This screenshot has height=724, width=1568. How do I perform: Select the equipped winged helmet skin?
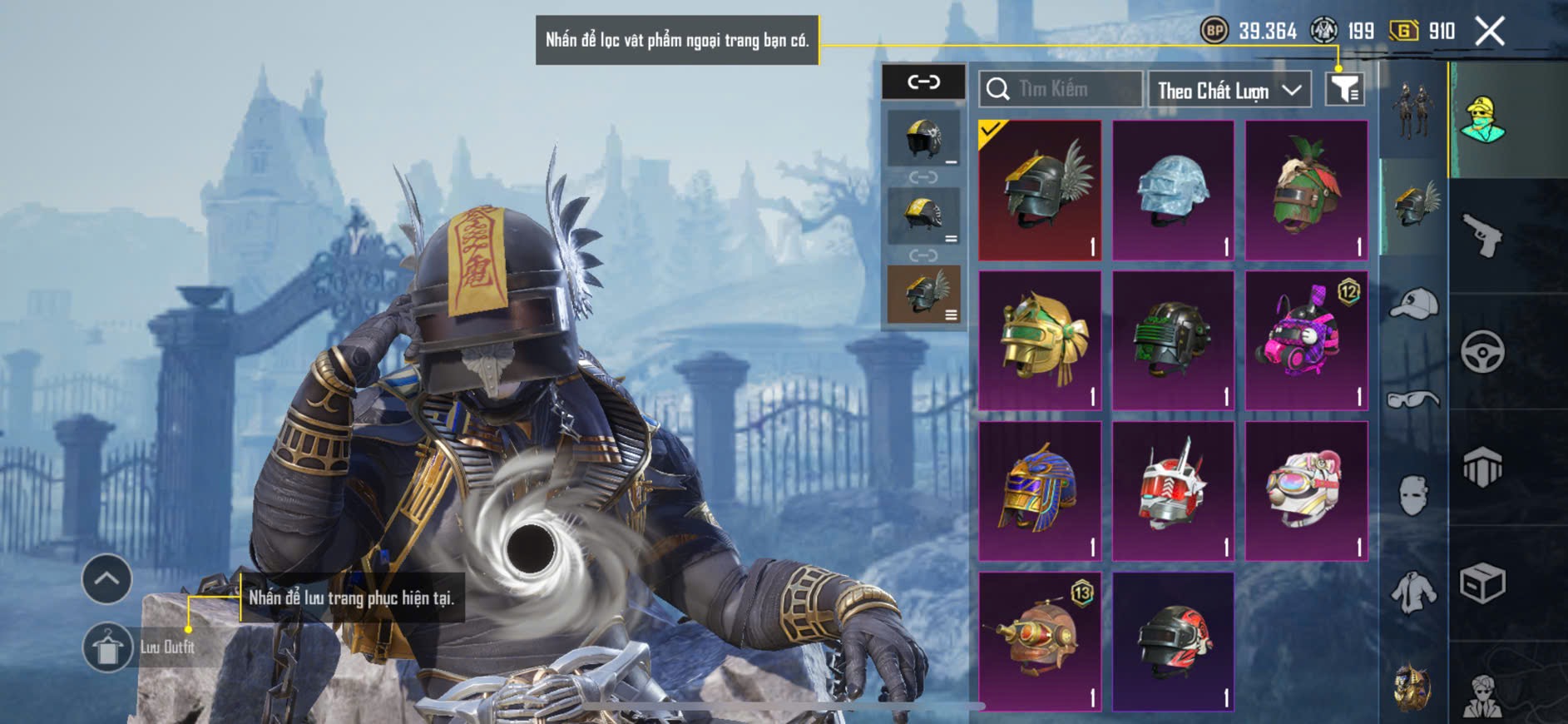tap(1040, 191)
